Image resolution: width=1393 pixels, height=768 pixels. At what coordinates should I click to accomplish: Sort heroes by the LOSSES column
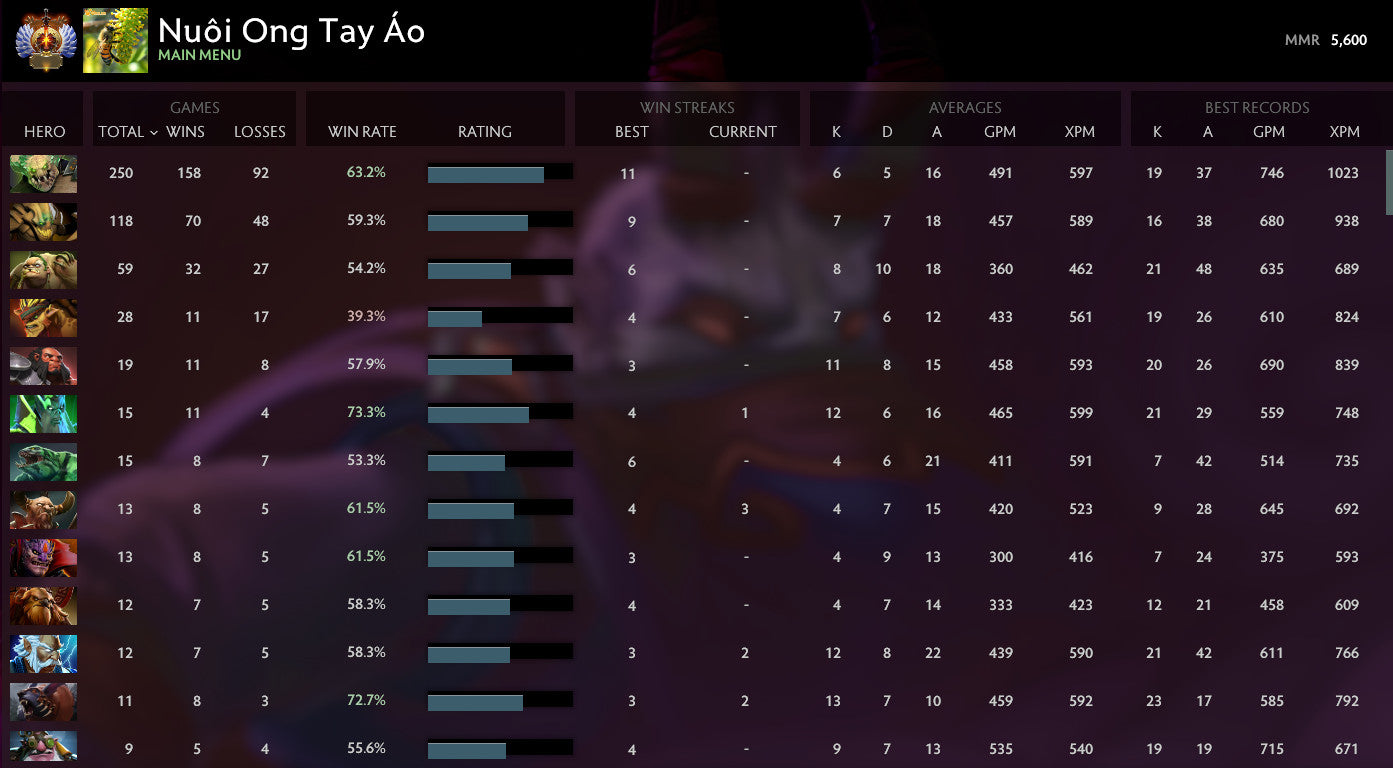pyautogui.click(x=260, y=131)
